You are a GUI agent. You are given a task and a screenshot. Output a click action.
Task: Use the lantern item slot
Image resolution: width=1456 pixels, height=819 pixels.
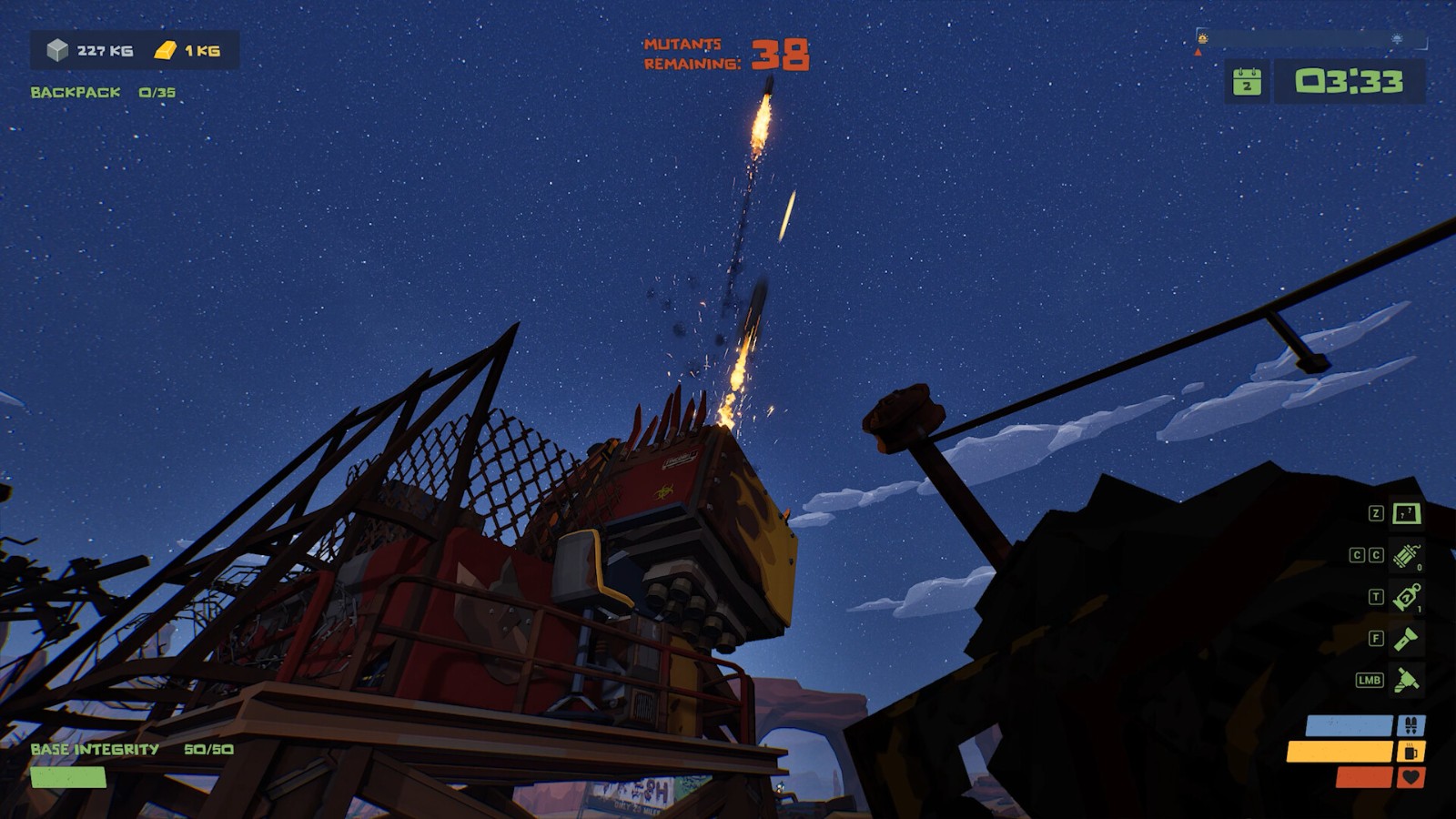(1406, 597)
